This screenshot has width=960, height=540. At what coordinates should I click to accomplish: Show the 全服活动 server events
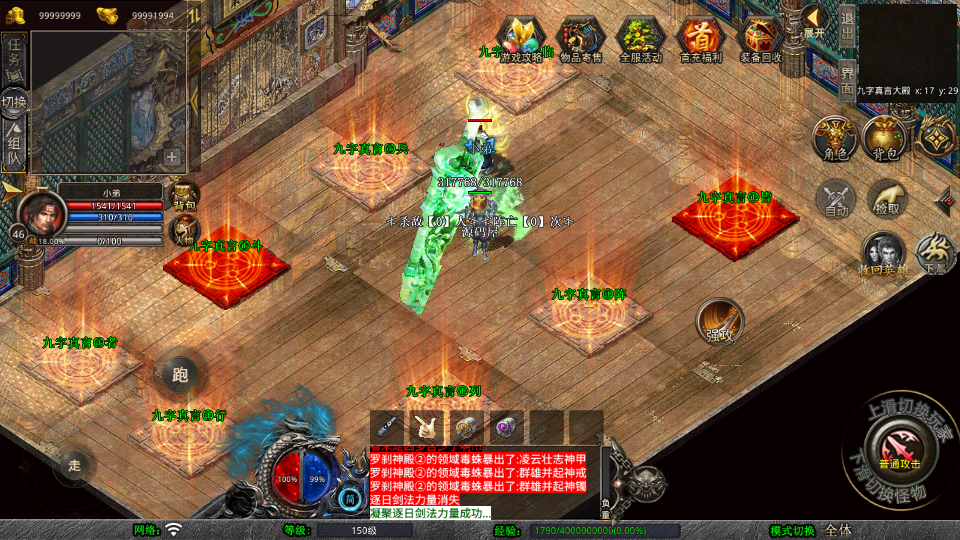641,40
